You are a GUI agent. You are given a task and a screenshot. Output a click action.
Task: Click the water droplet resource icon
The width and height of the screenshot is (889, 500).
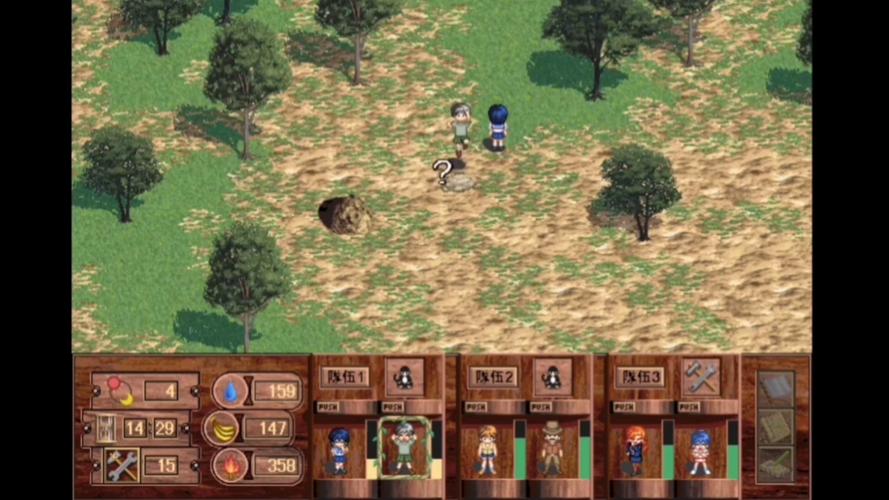click(230, 390)
